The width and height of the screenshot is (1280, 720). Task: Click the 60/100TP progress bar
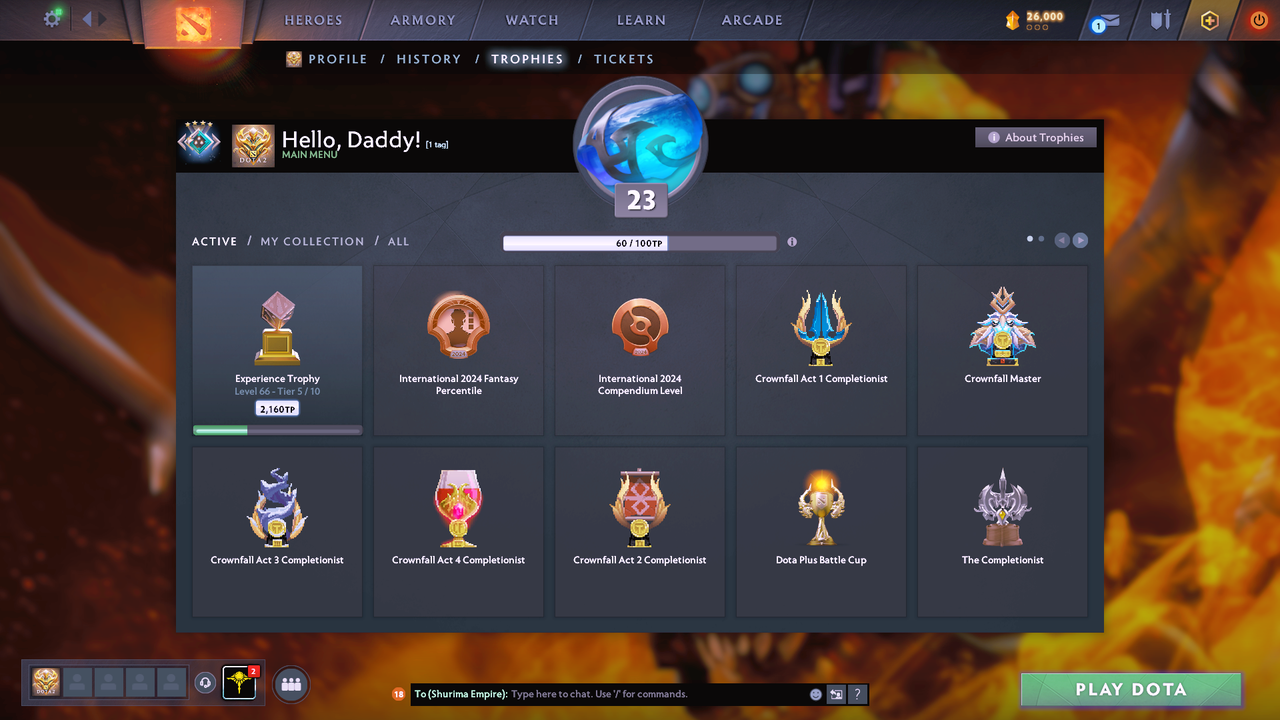coord(640,242)
